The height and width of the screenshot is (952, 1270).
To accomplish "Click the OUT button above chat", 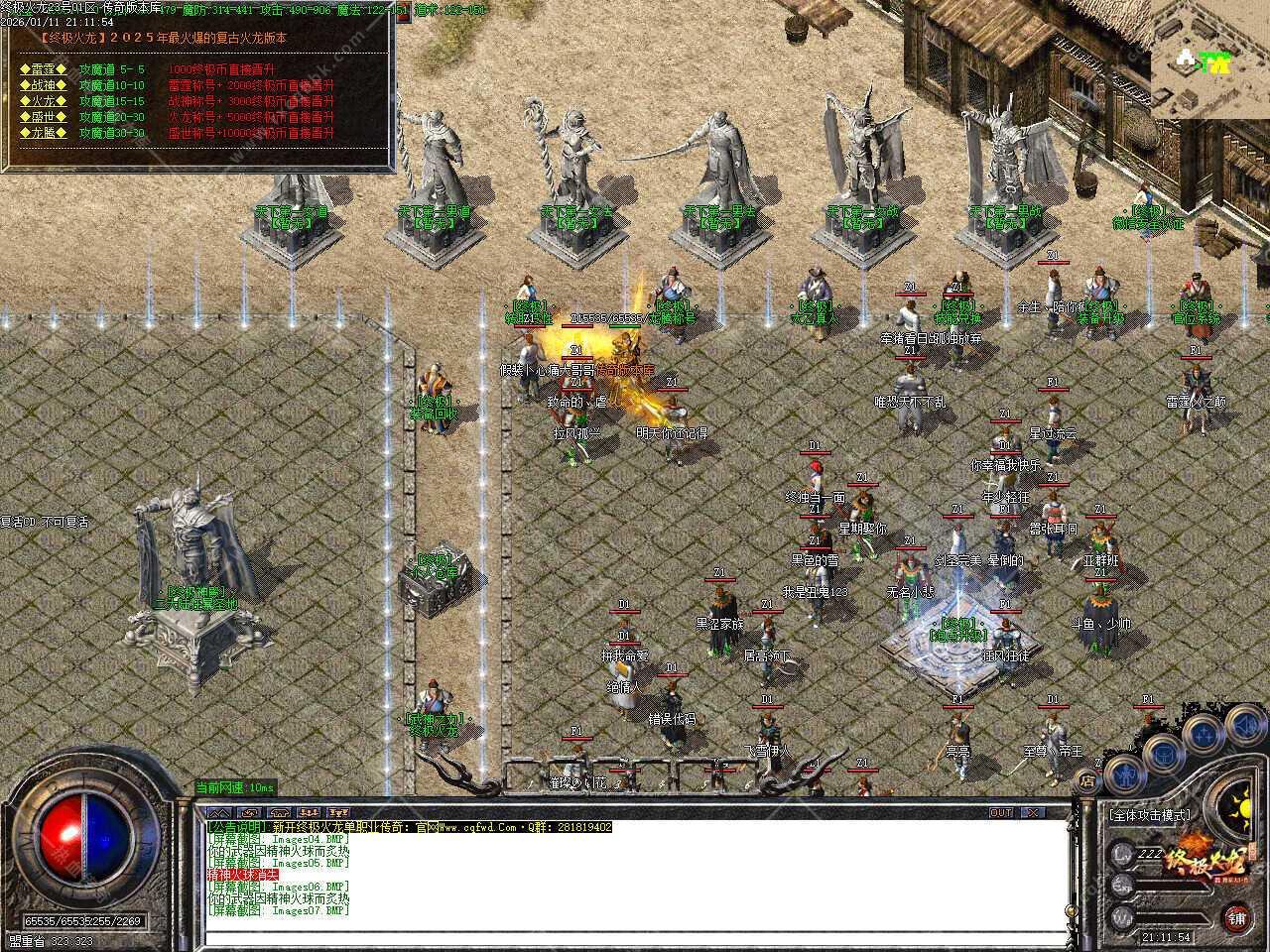I will (x=1002, y=813).
